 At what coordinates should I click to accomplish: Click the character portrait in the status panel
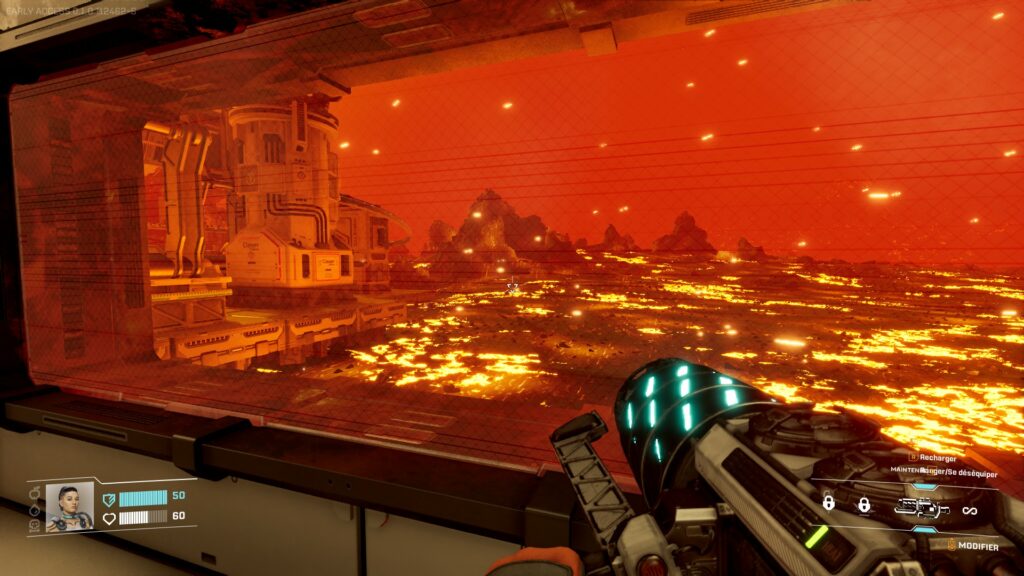70,506
